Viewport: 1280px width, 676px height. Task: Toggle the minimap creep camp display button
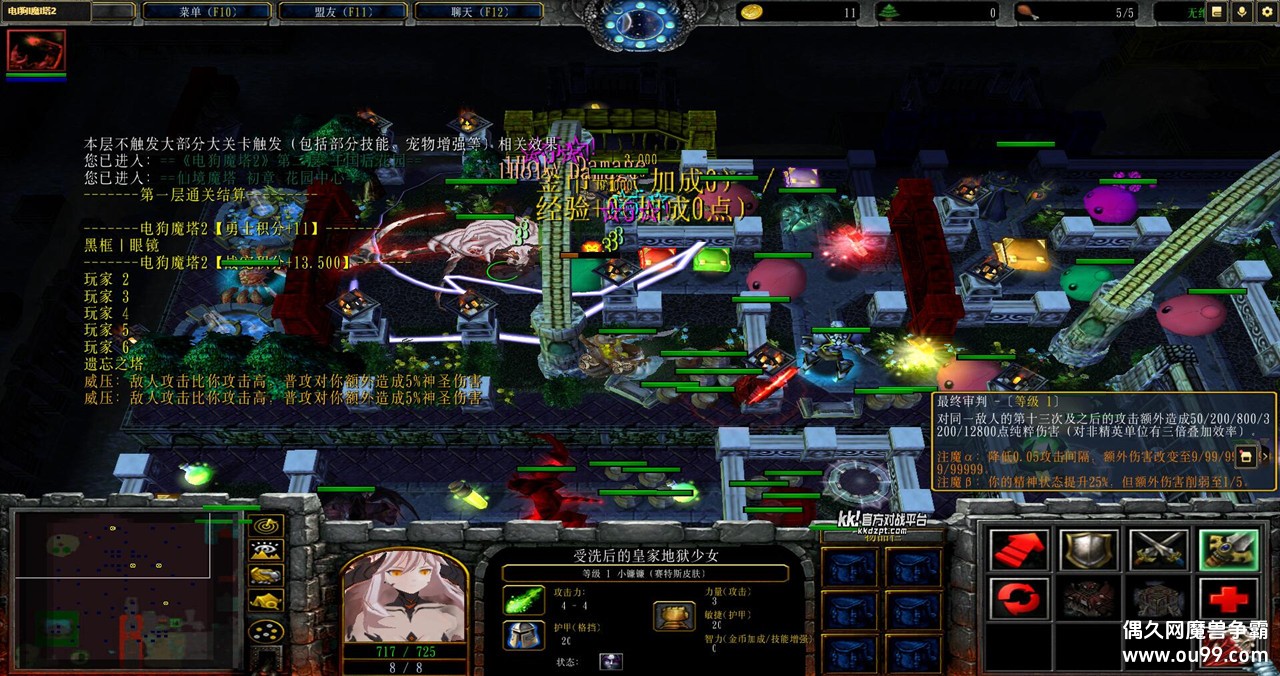[266, 600]
